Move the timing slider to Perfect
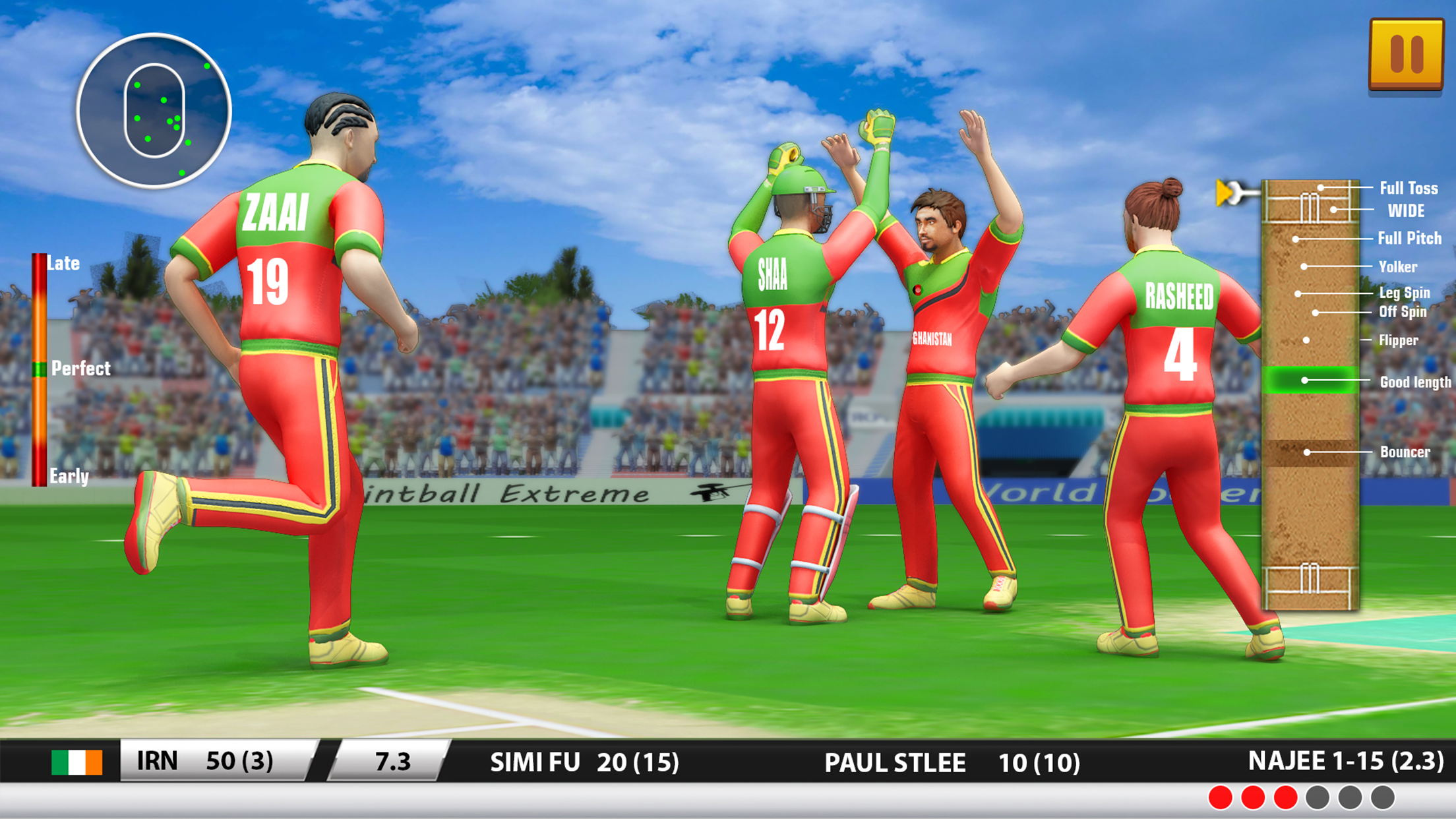Viewport: 1456px width, 819px height. click(x=36, y=370)
